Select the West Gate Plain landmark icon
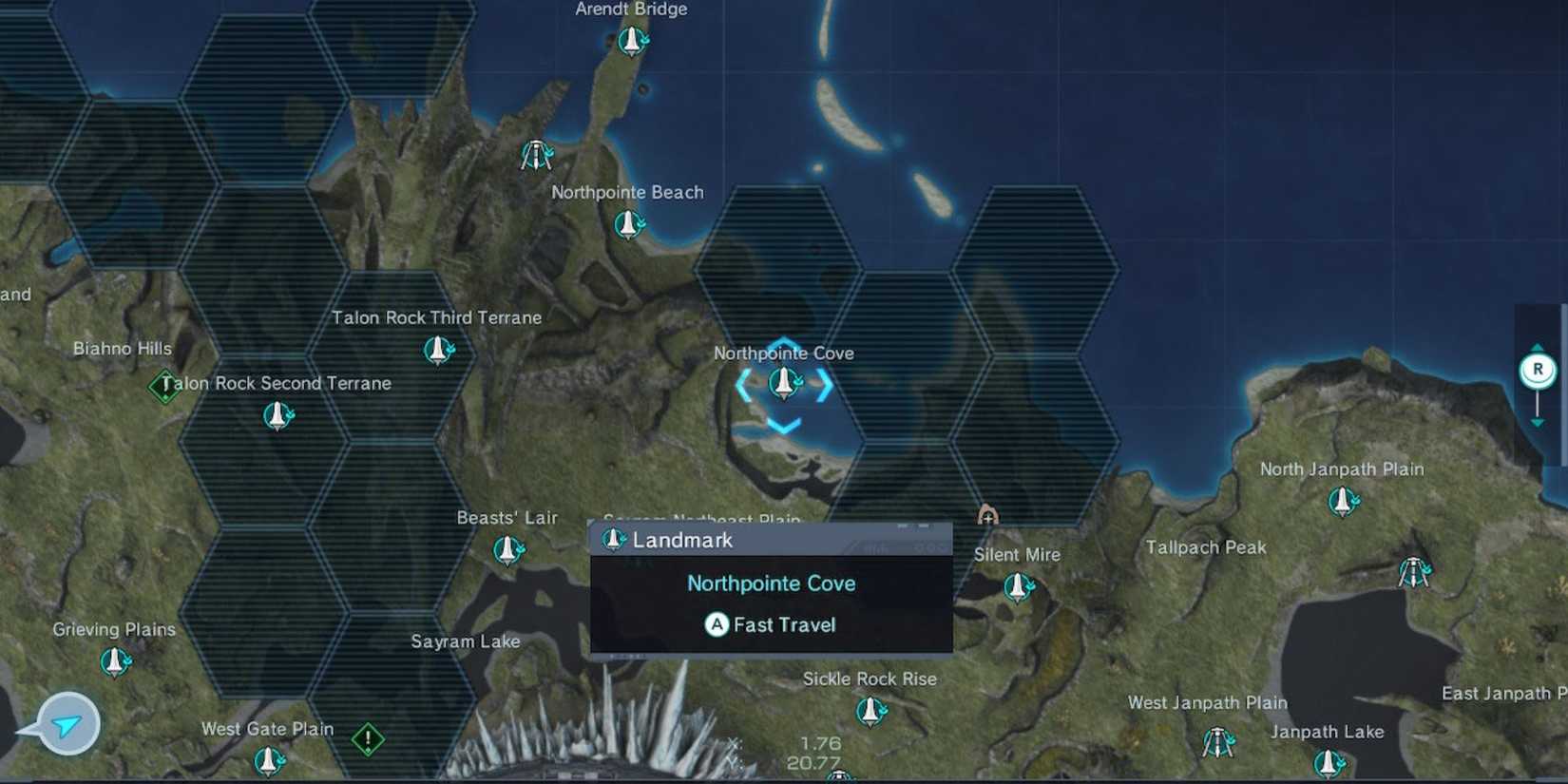 267,760
